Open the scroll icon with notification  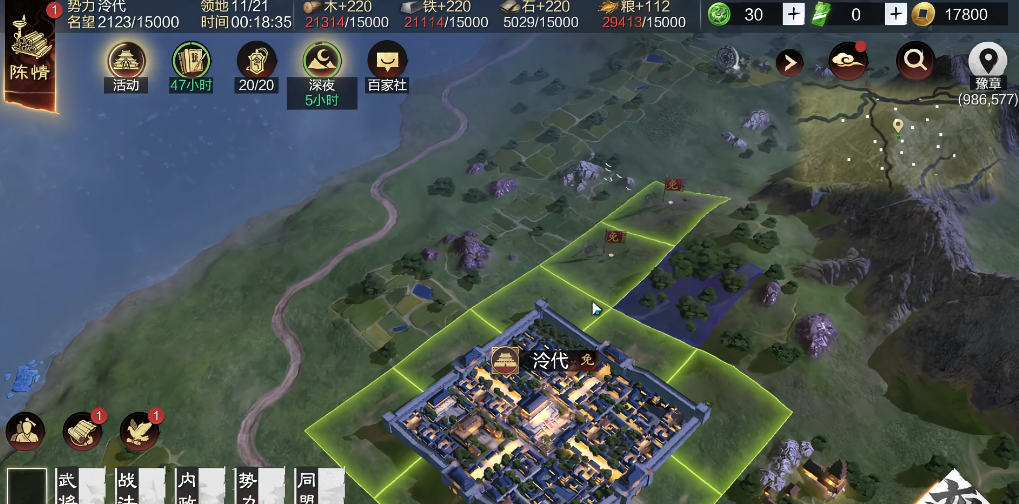83,431
